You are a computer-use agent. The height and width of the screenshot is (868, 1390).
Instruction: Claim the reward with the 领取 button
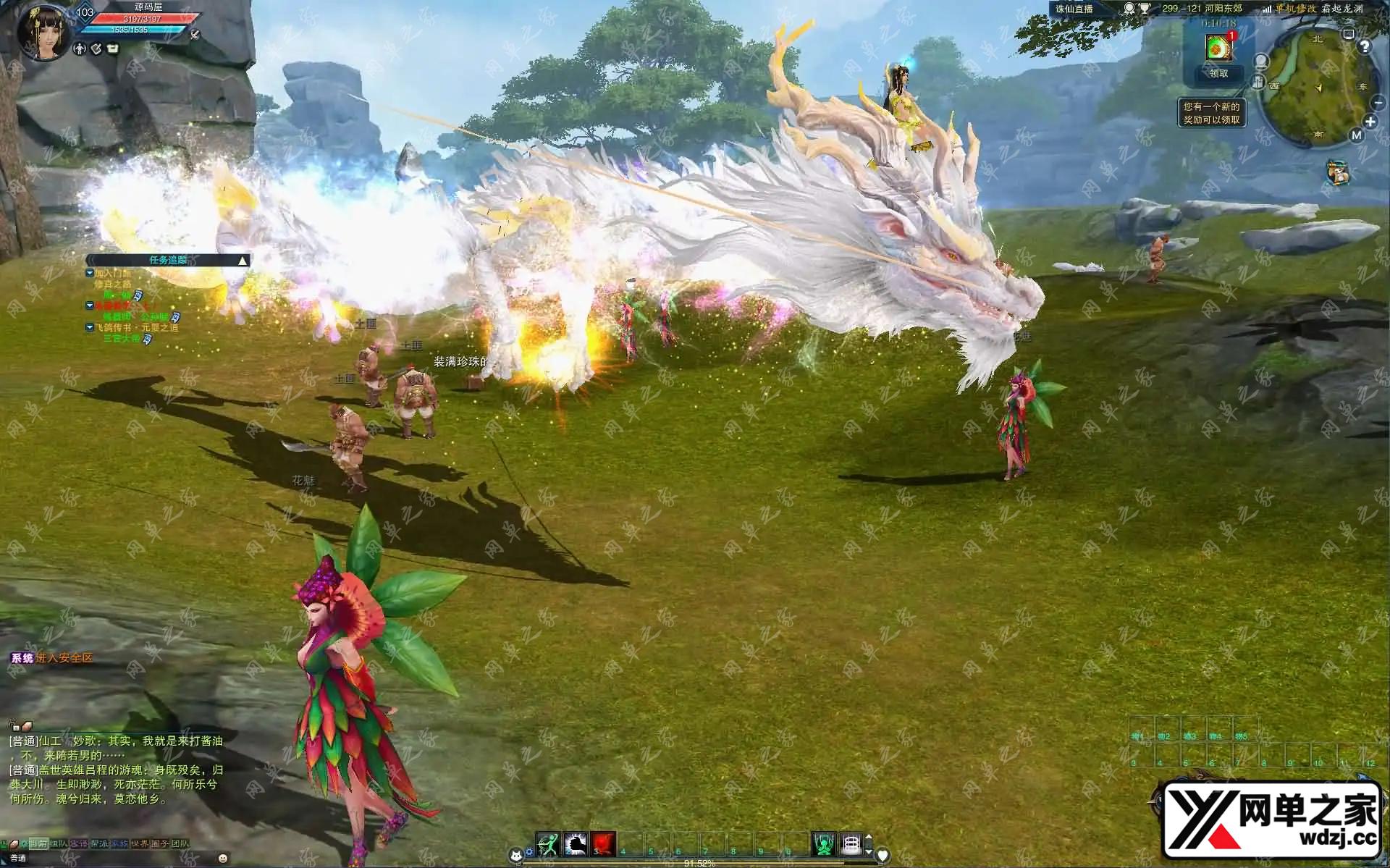coord(1218,73)
